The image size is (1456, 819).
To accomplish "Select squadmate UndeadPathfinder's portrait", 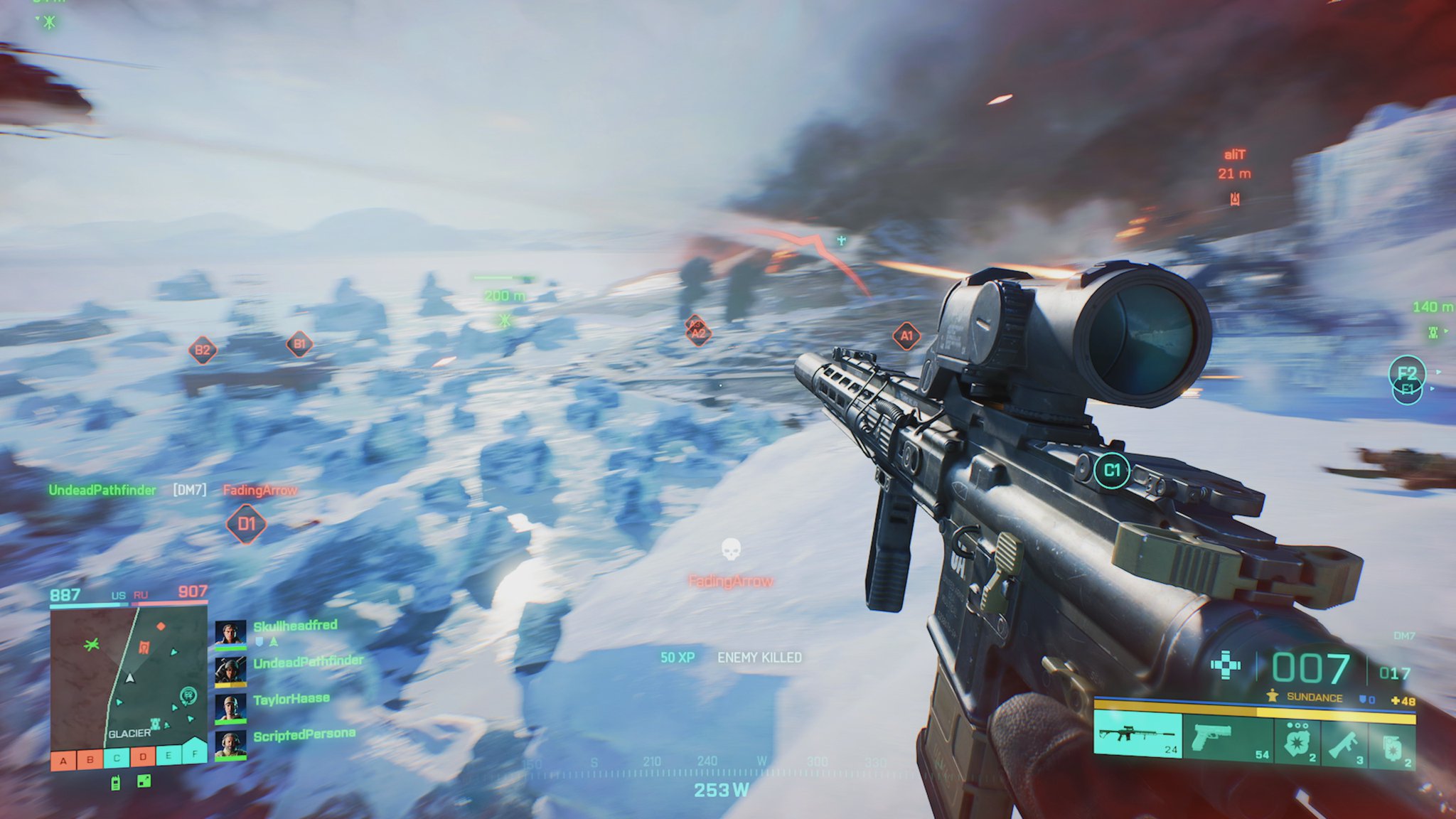I will click(230, 671).
